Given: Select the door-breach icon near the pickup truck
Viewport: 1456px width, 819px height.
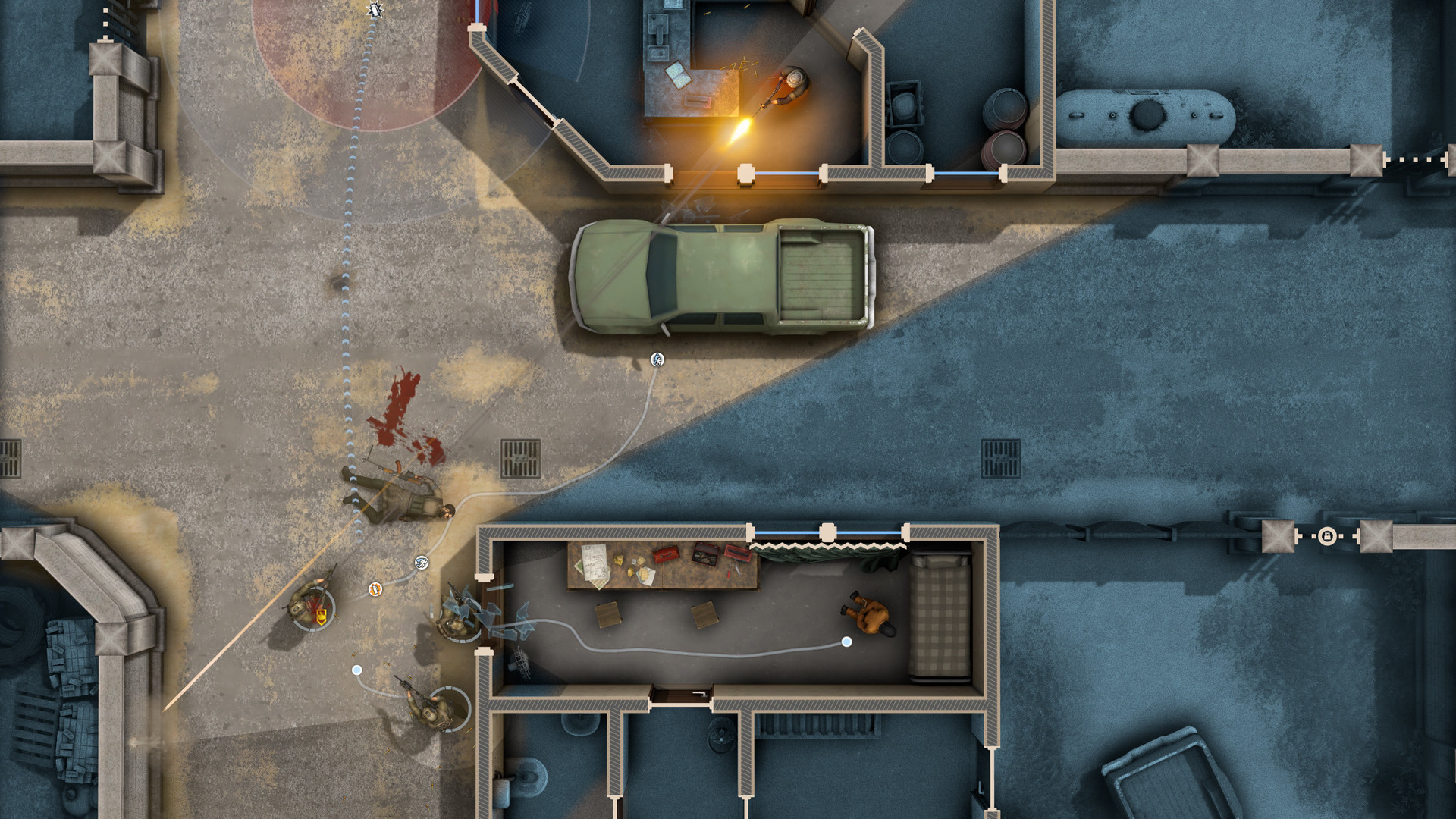Looking at the screenshot, I should tap(657, 359).
